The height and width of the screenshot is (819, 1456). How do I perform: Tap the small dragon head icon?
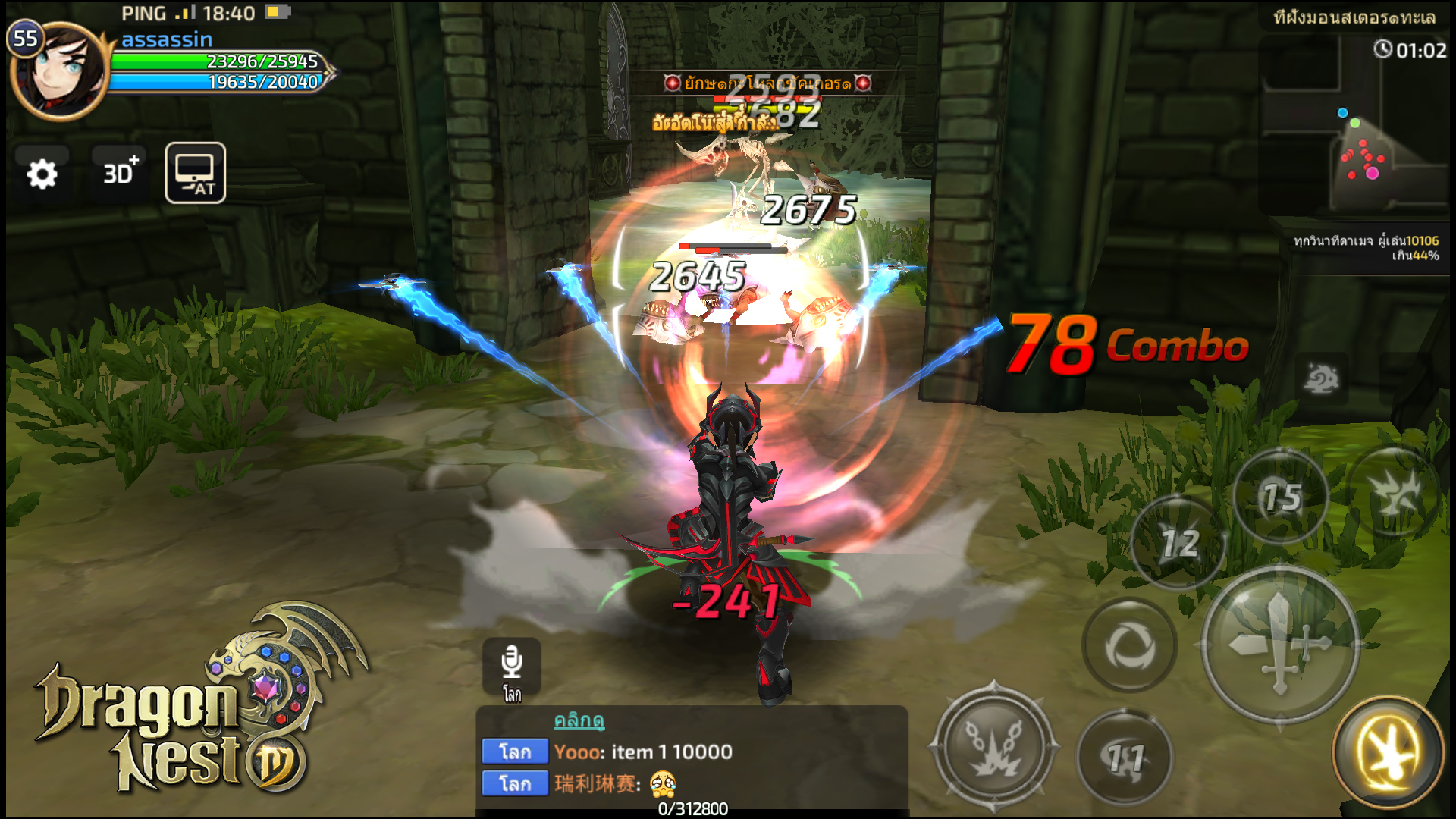click(x=1321, y=378)
